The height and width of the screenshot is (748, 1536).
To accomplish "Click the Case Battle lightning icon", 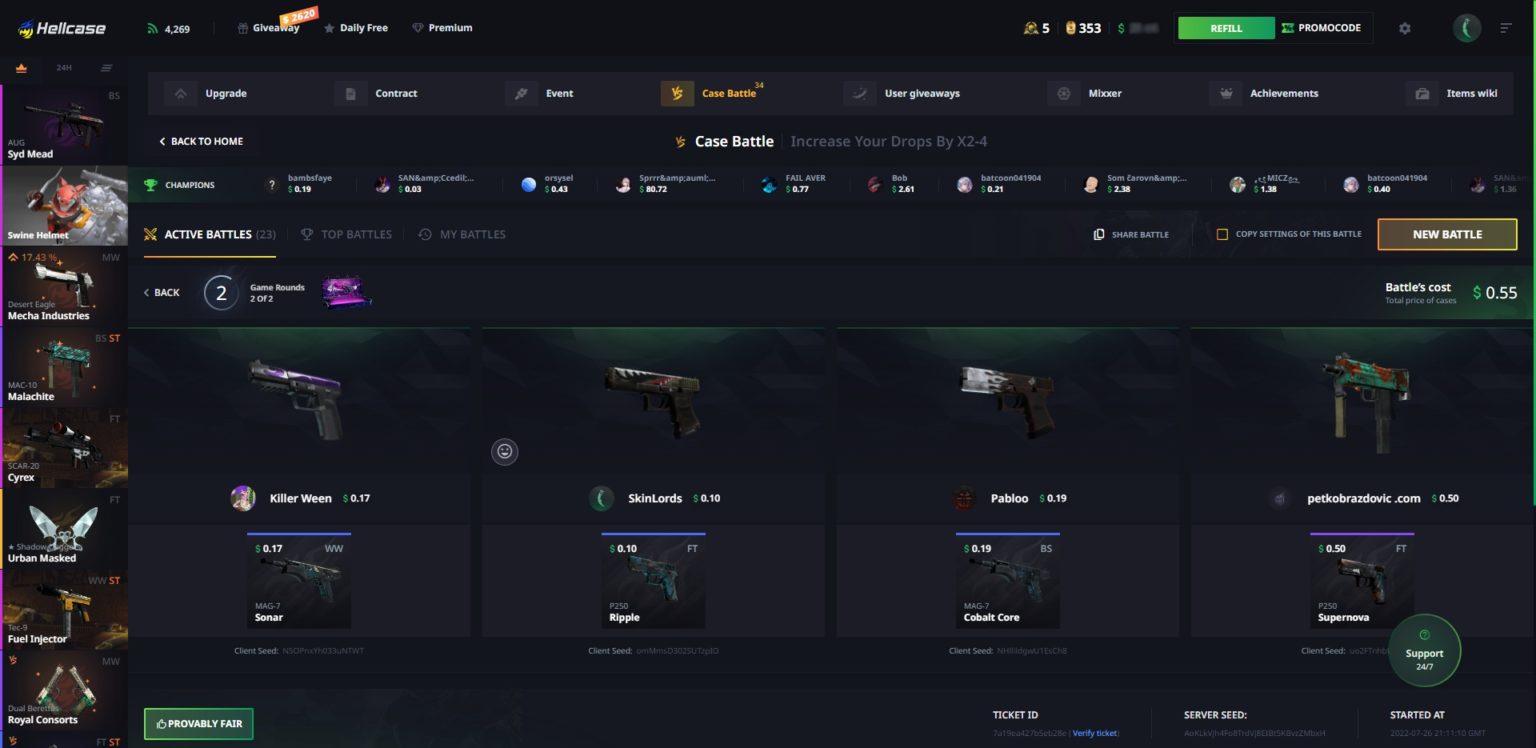I will tap(678, 93).
